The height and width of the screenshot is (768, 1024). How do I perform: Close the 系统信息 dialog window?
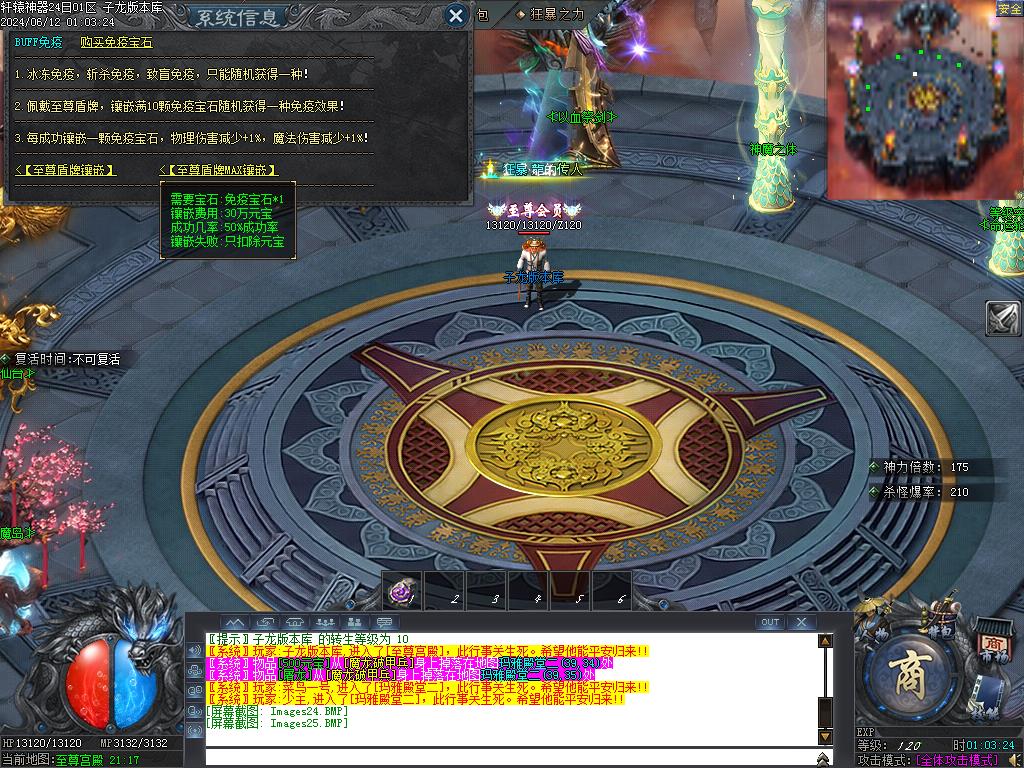(x=456, y=15)
